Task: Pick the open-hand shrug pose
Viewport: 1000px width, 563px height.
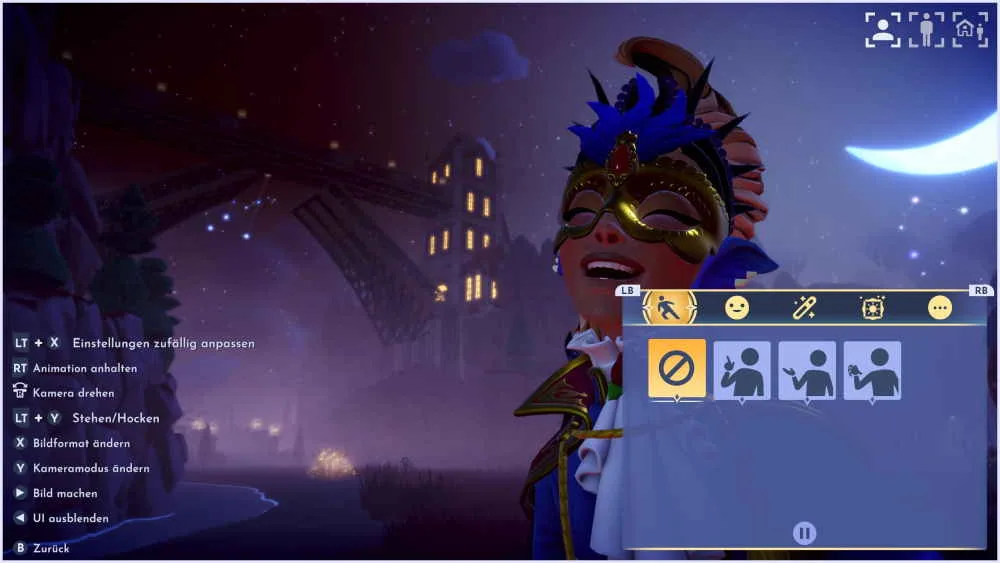Action: 807,370
